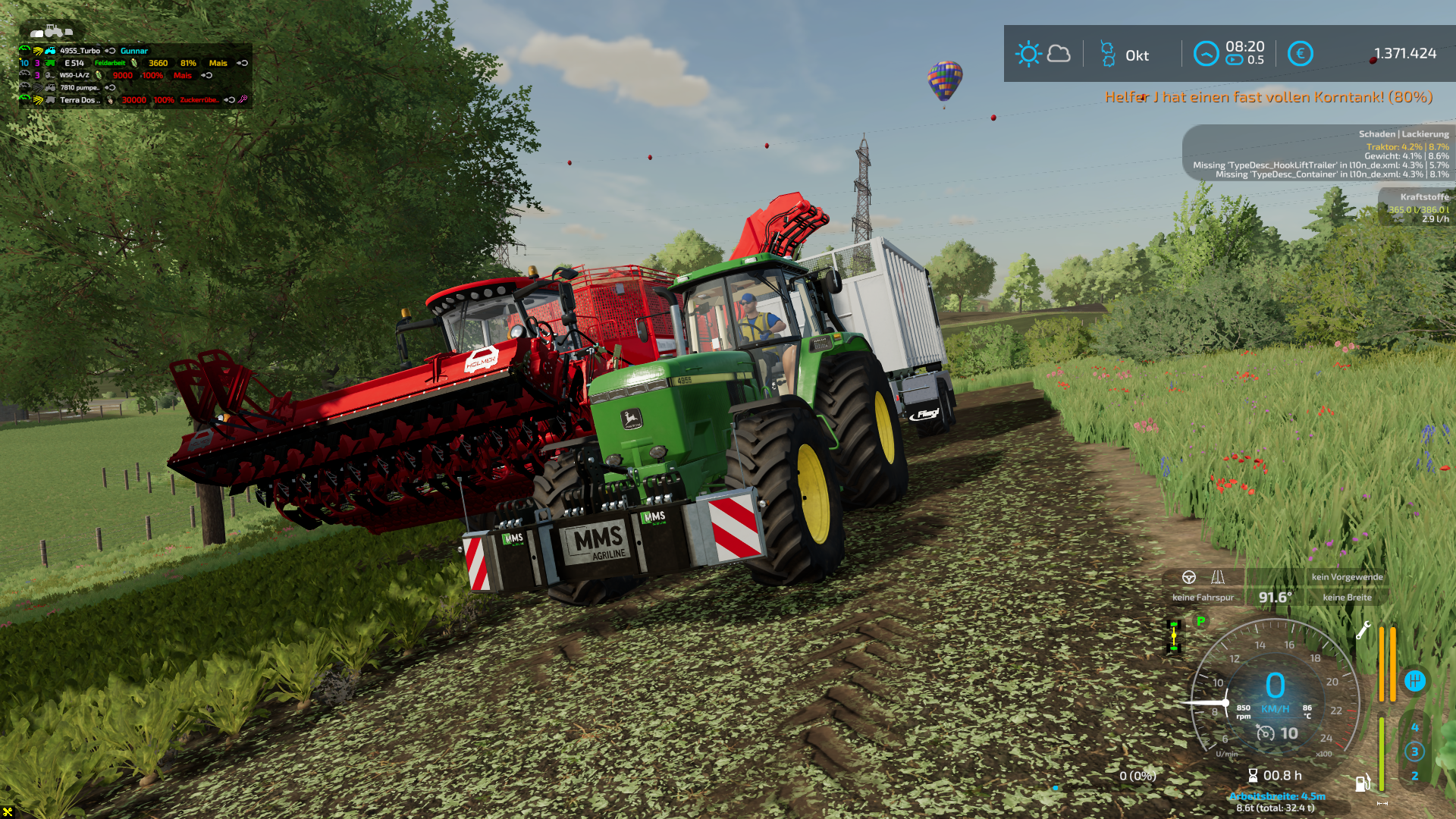This screenshot has width=1456, height=819.
Task: Toggle the steering wheel guidance icon
Action: [x=1189, y=577]
